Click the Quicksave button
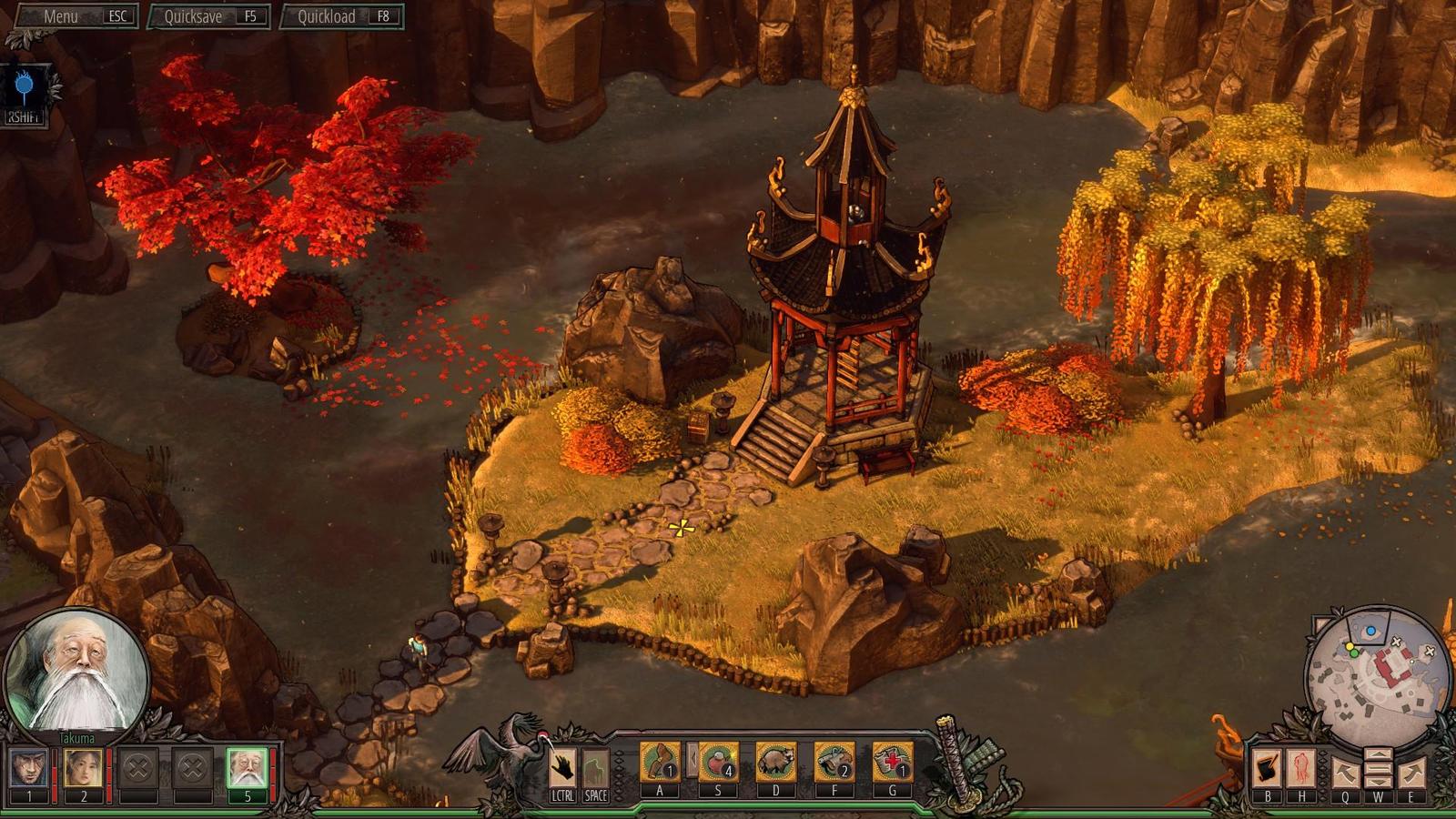This screenshot has width=1456, height=819. pos(209,16)
